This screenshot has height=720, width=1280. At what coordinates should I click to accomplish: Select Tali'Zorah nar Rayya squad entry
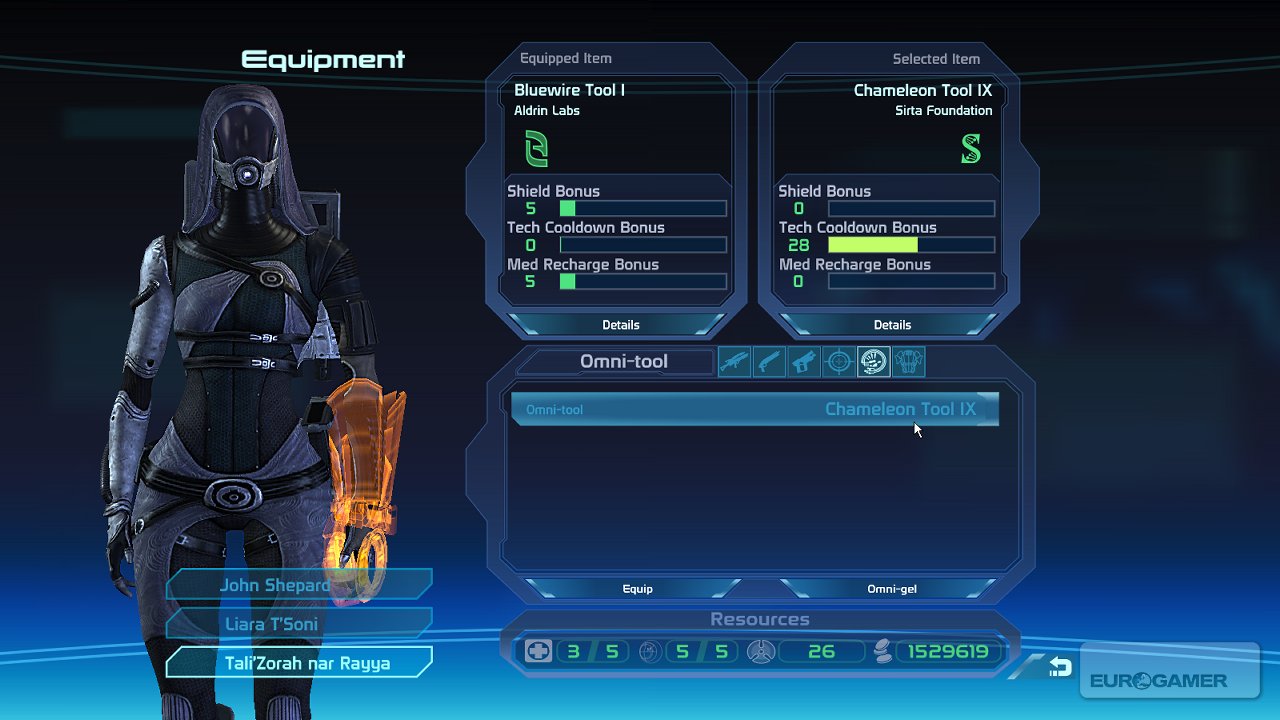coord(298,663)
